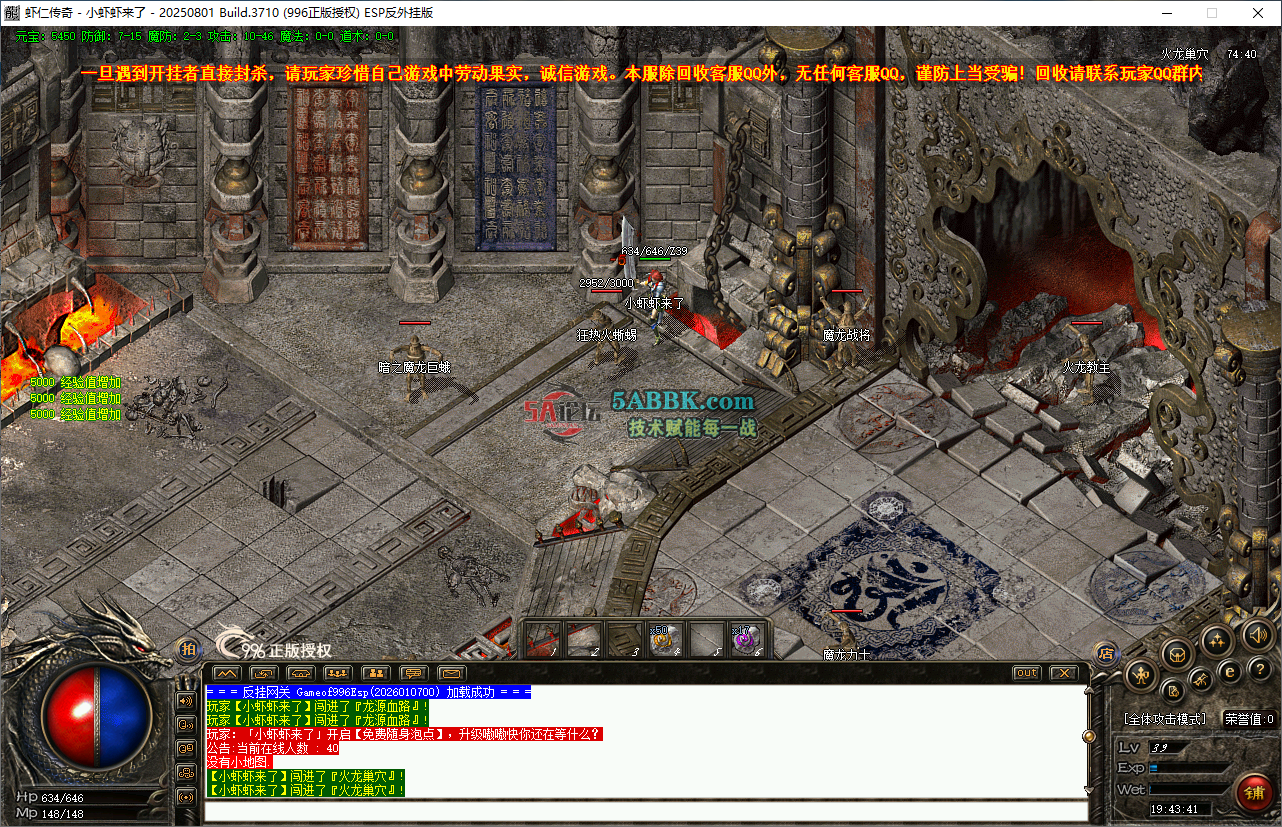Use the x17 purple item in slot 6

pyautogui.click(x=745, y=639)
